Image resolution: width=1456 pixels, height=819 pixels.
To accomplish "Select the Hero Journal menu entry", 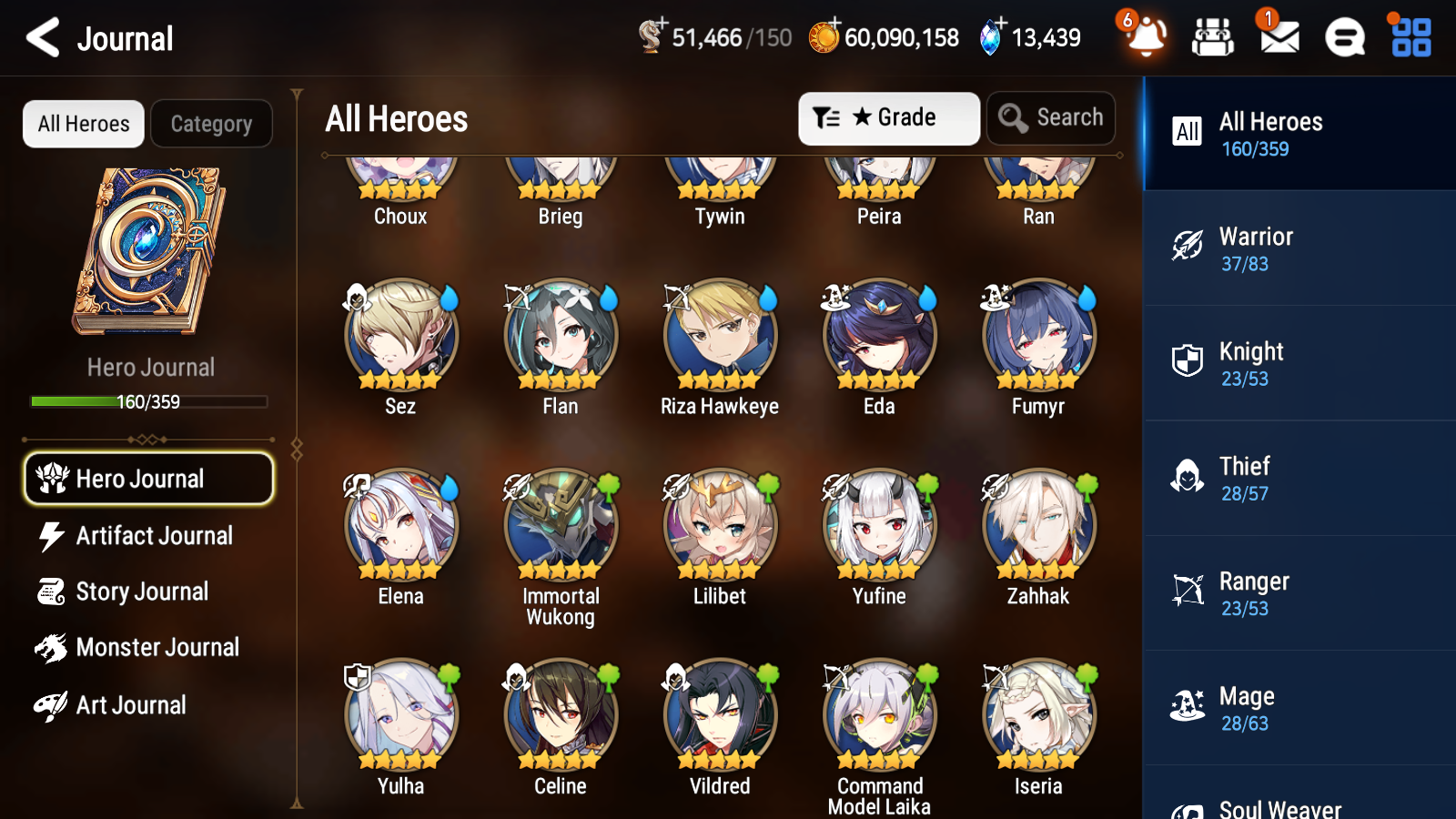I will (x=148, y=479).
